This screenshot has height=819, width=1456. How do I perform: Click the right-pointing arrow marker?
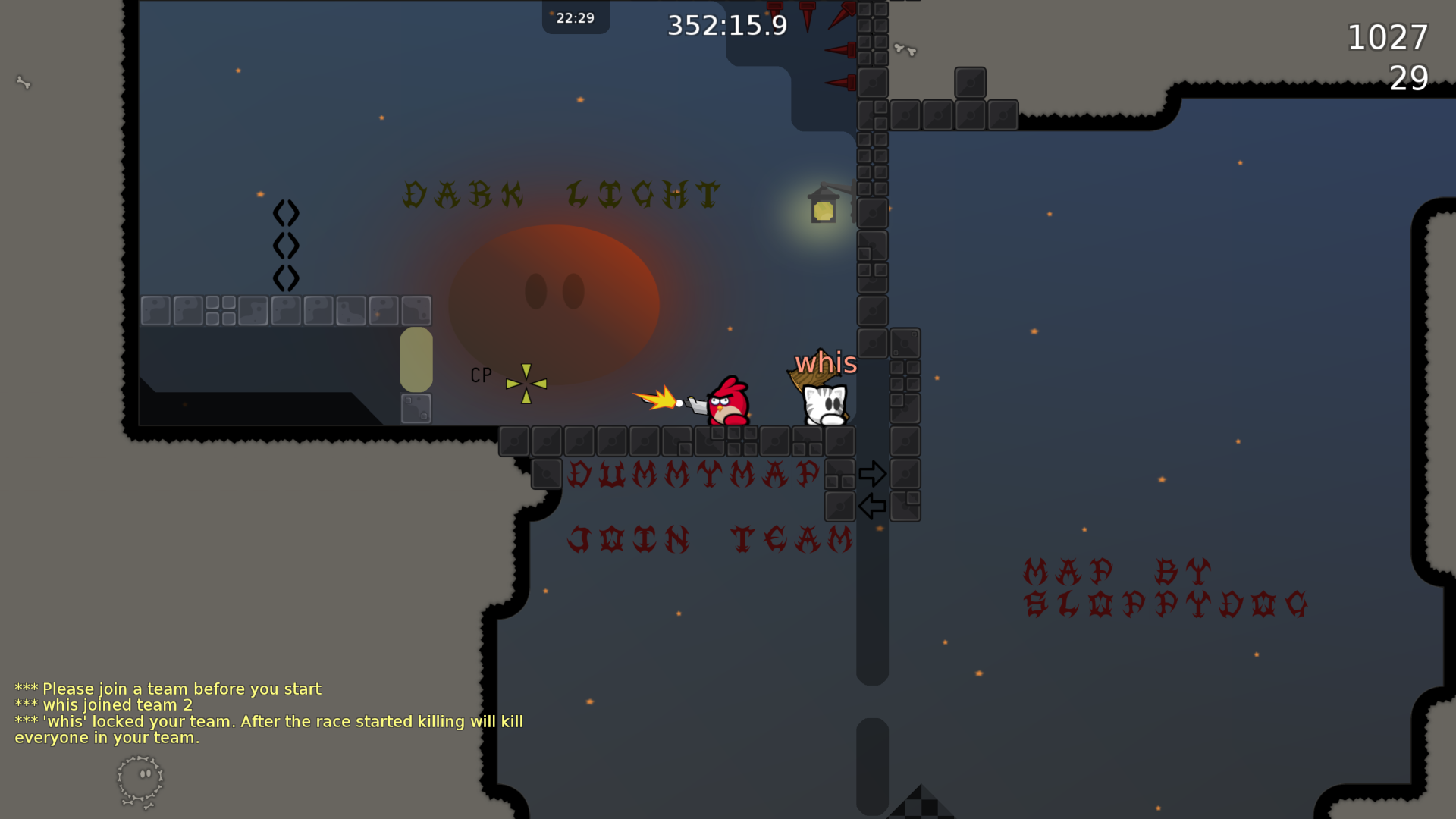pos(874,472)
